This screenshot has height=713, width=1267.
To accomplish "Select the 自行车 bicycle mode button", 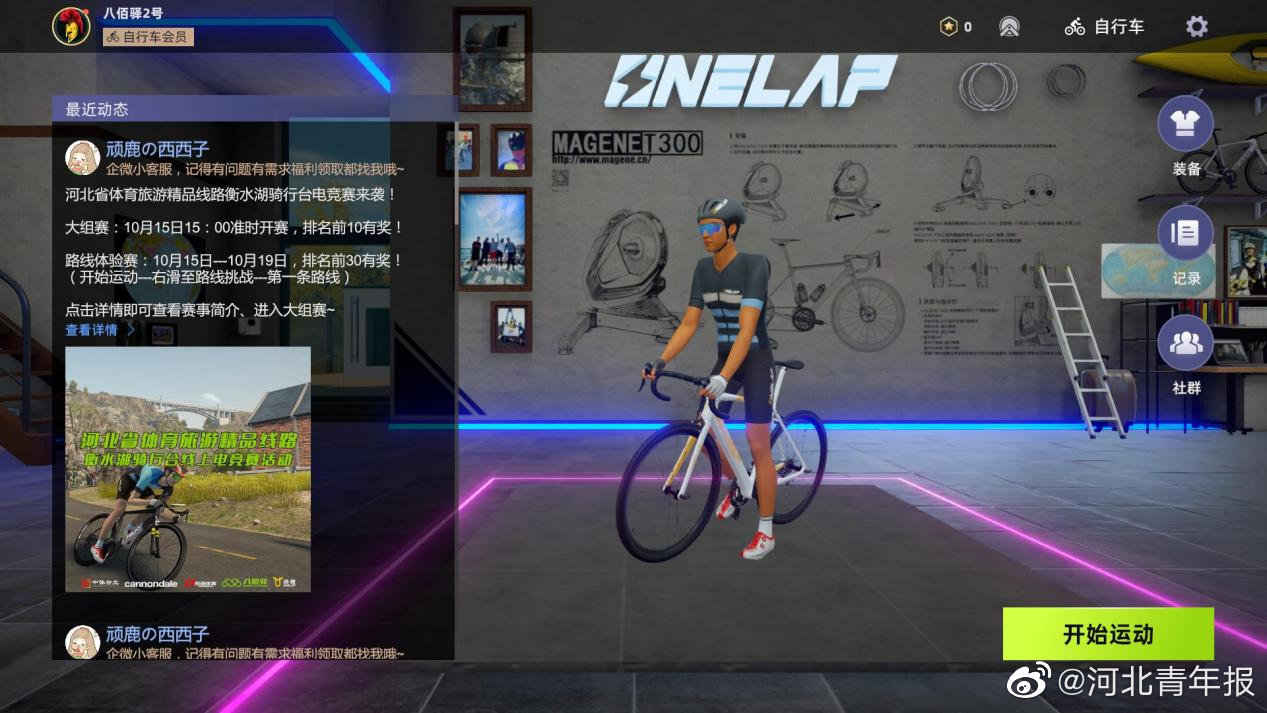I will pos(1105,27).
